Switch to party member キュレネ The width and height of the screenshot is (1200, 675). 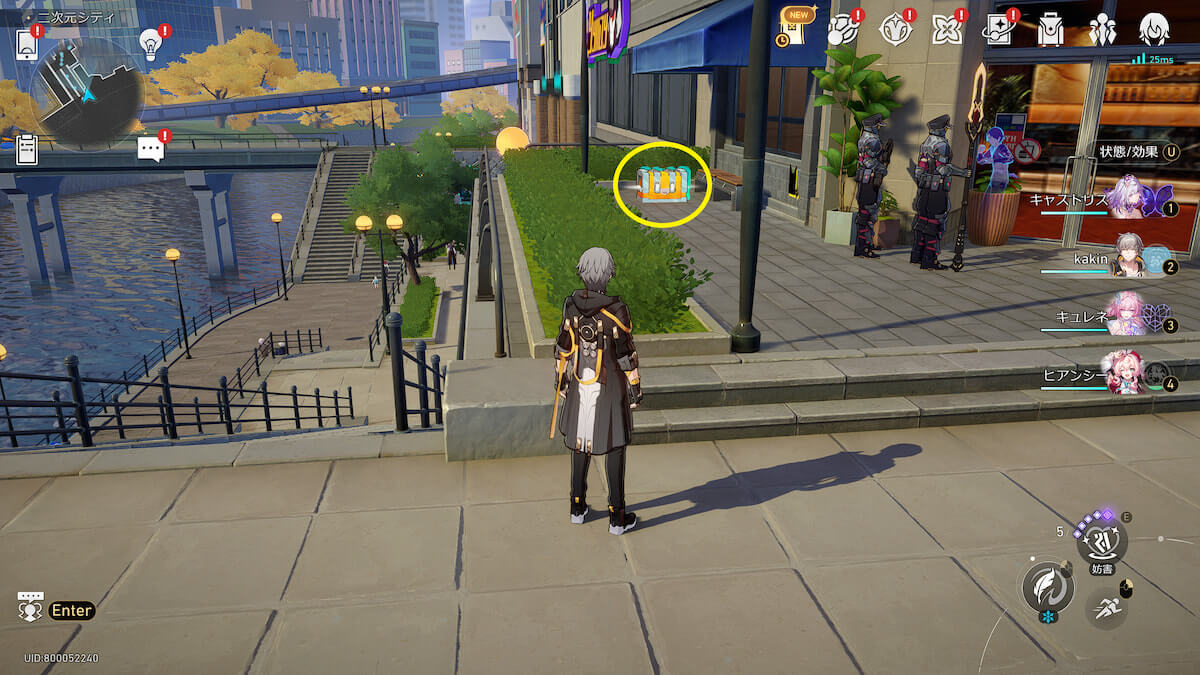coord(1128,317)
